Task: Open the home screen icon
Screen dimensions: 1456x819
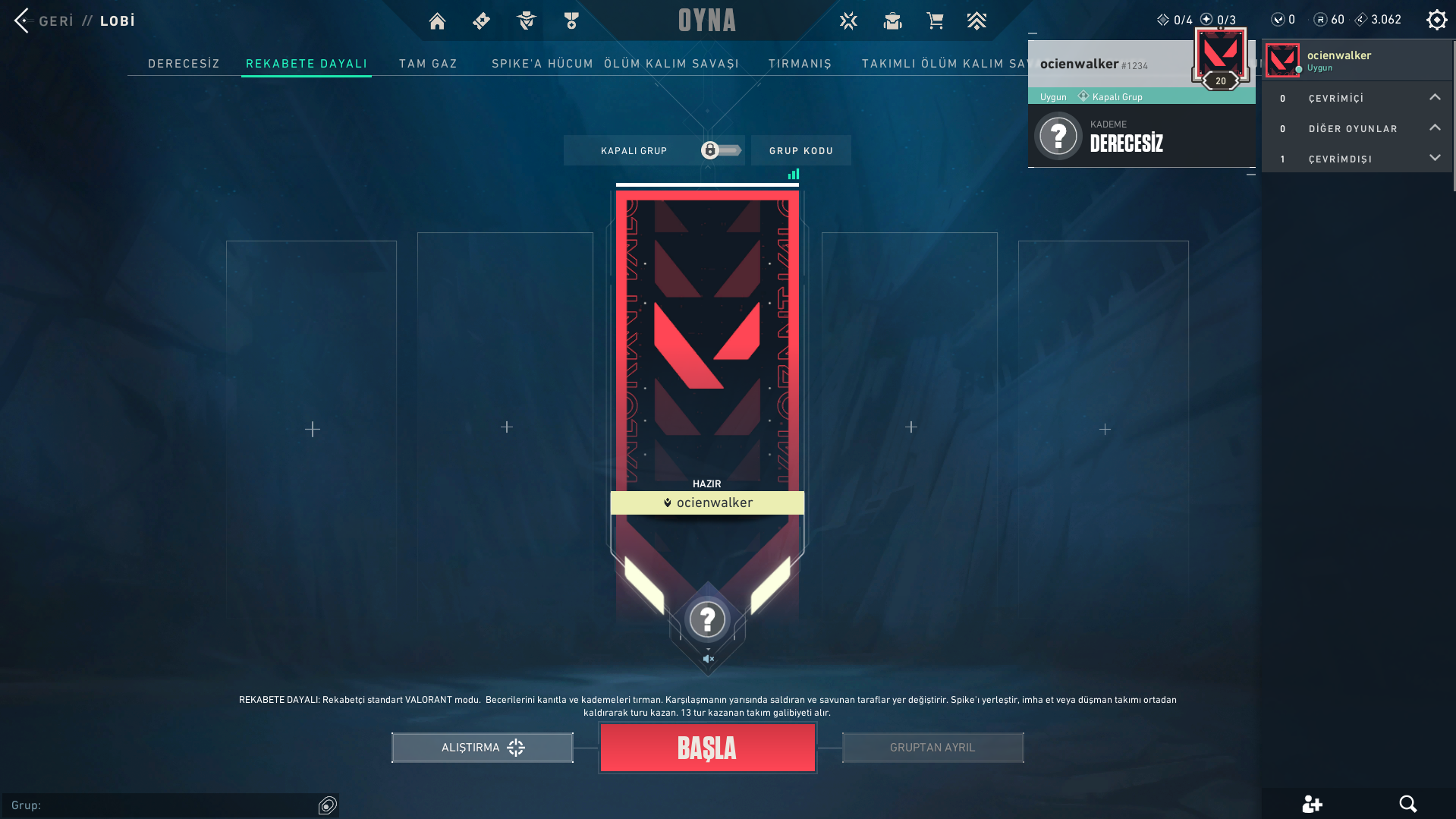Action: coord(437,20)
